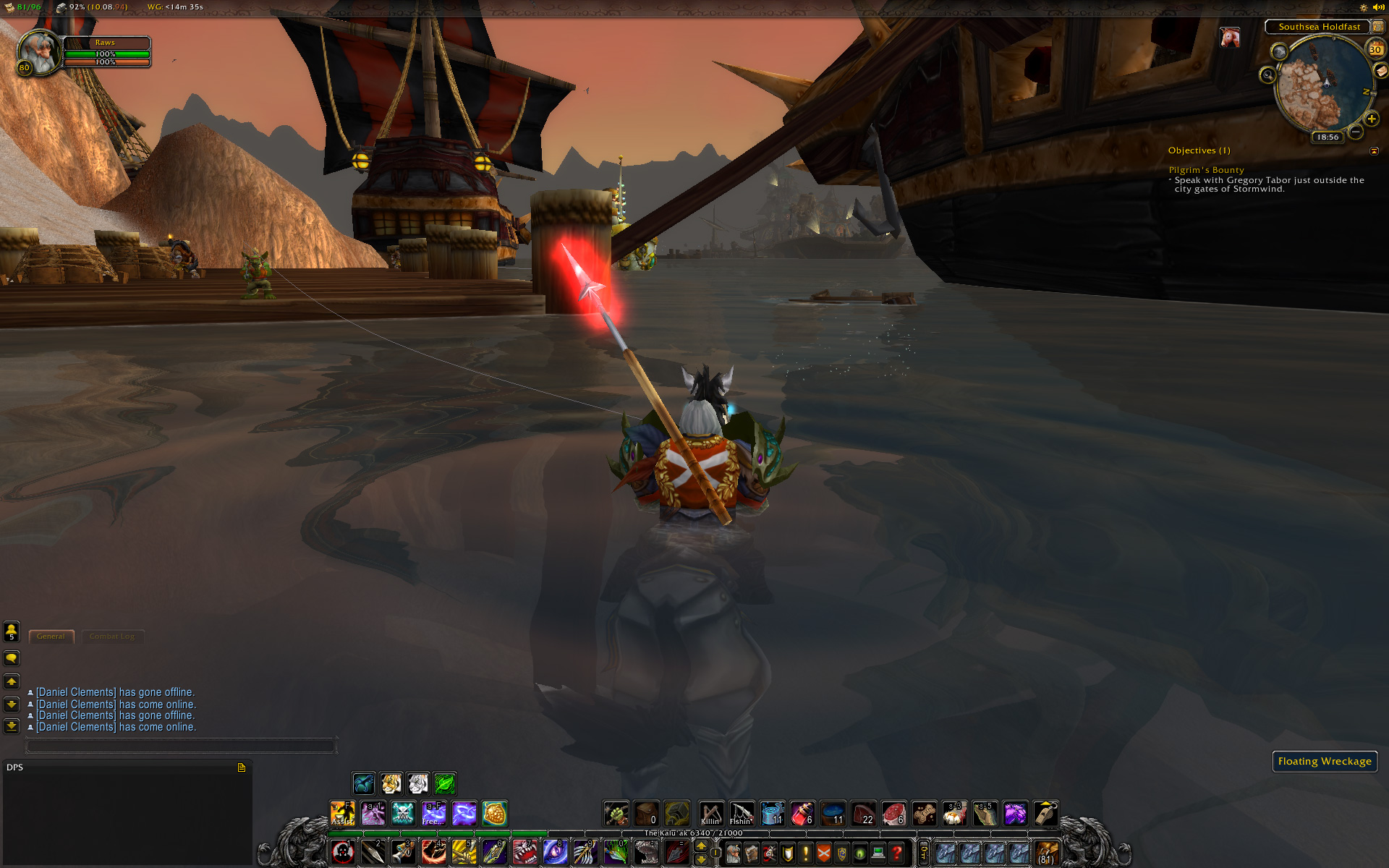Zoom out the minimap with the minus button
The image size is (1389, 868).
pyautogui.click(x=1356, y=132)
